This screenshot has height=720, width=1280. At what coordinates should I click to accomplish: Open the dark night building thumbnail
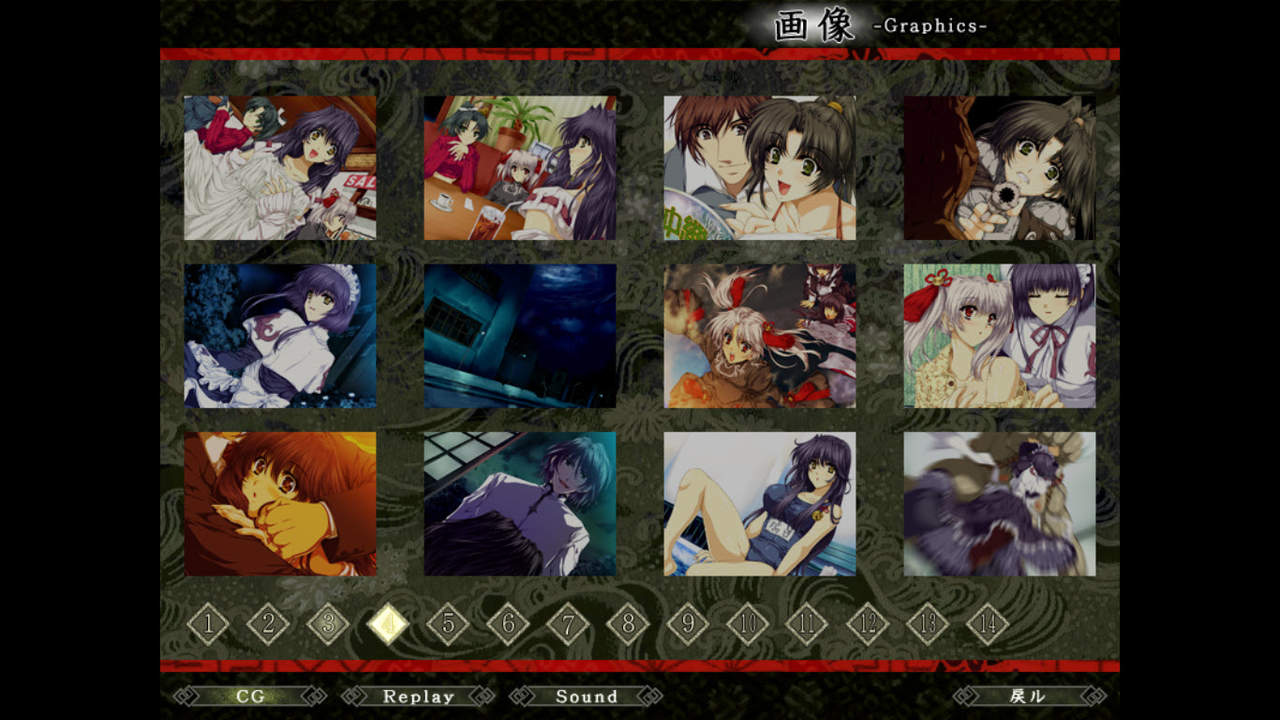click(520, 336)
